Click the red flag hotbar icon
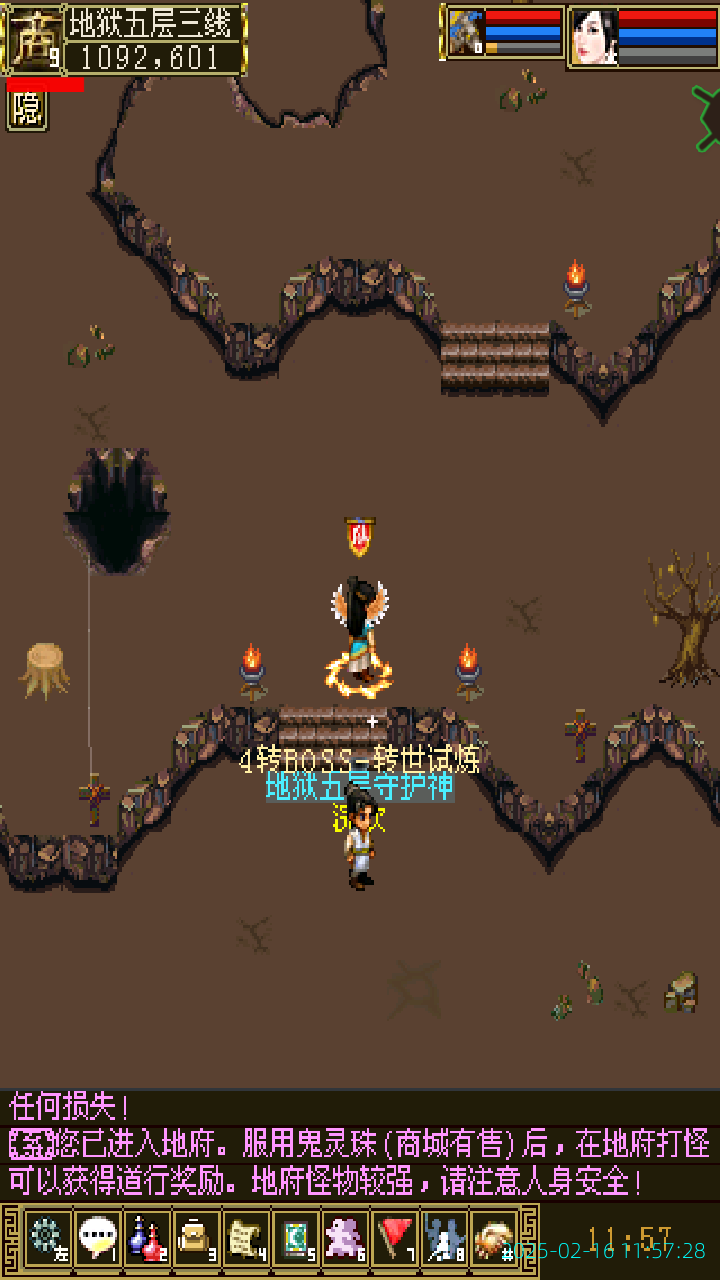The width and height of the screenshot is (720, 1280). (396, 1239)
